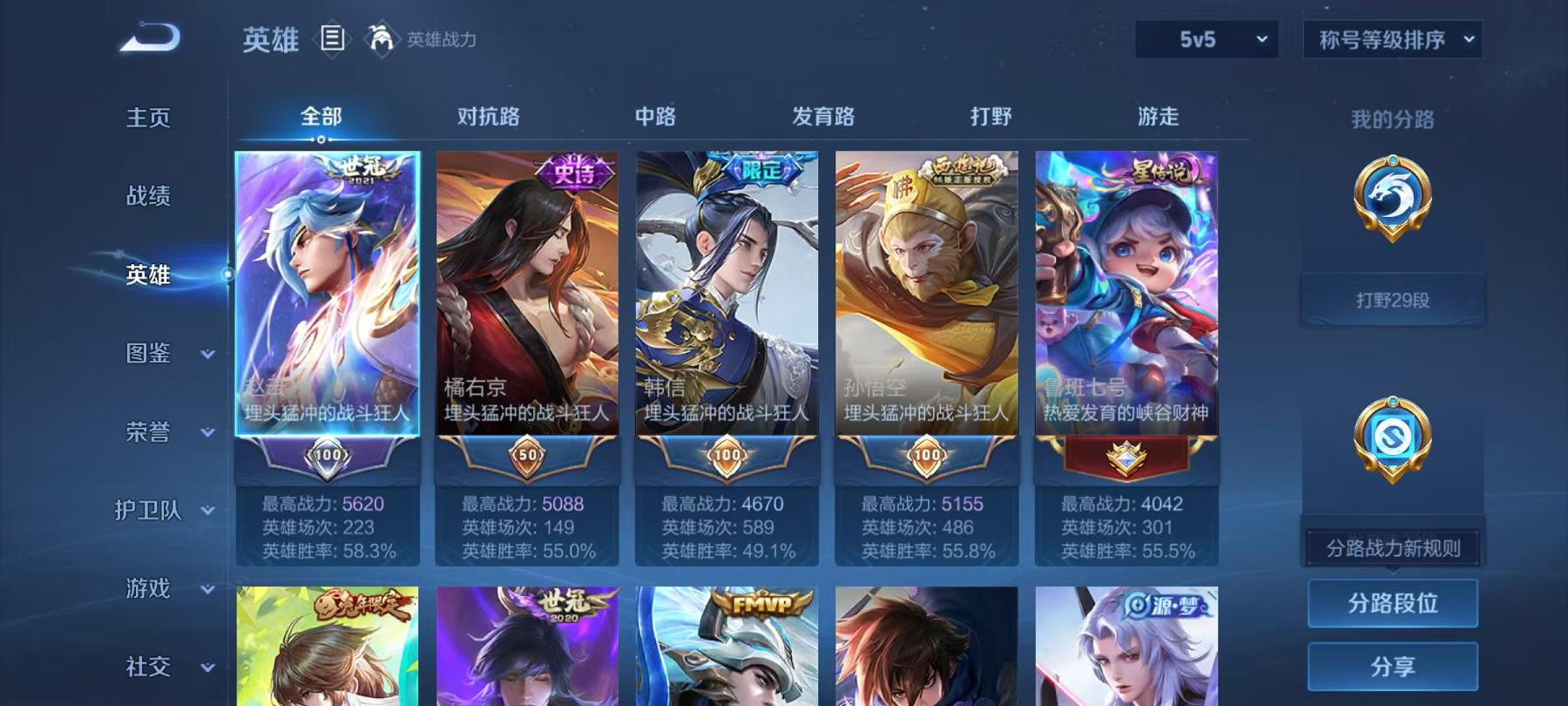Select the game logo in the top-left corner
1568x706 pixels.
[x=150, y=36]
